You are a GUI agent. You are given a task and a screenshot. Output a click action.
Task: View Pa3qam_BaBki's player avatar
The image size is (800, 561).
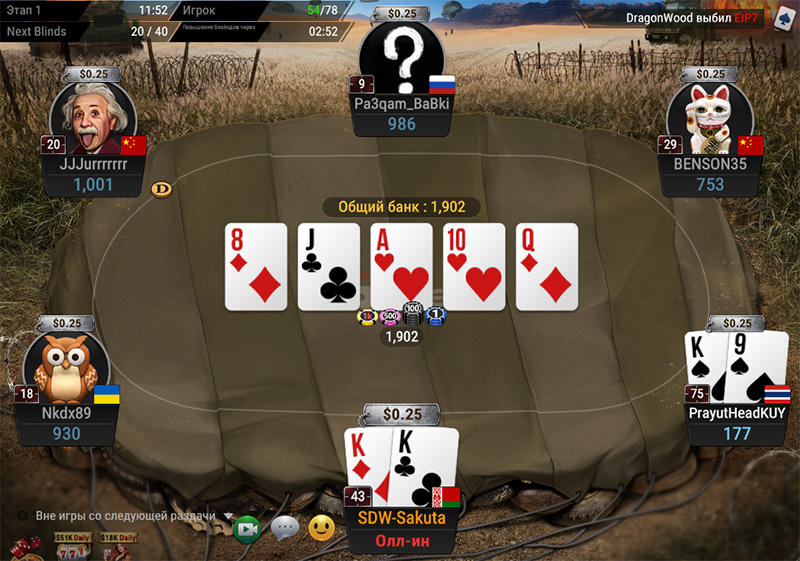[401, 59]
